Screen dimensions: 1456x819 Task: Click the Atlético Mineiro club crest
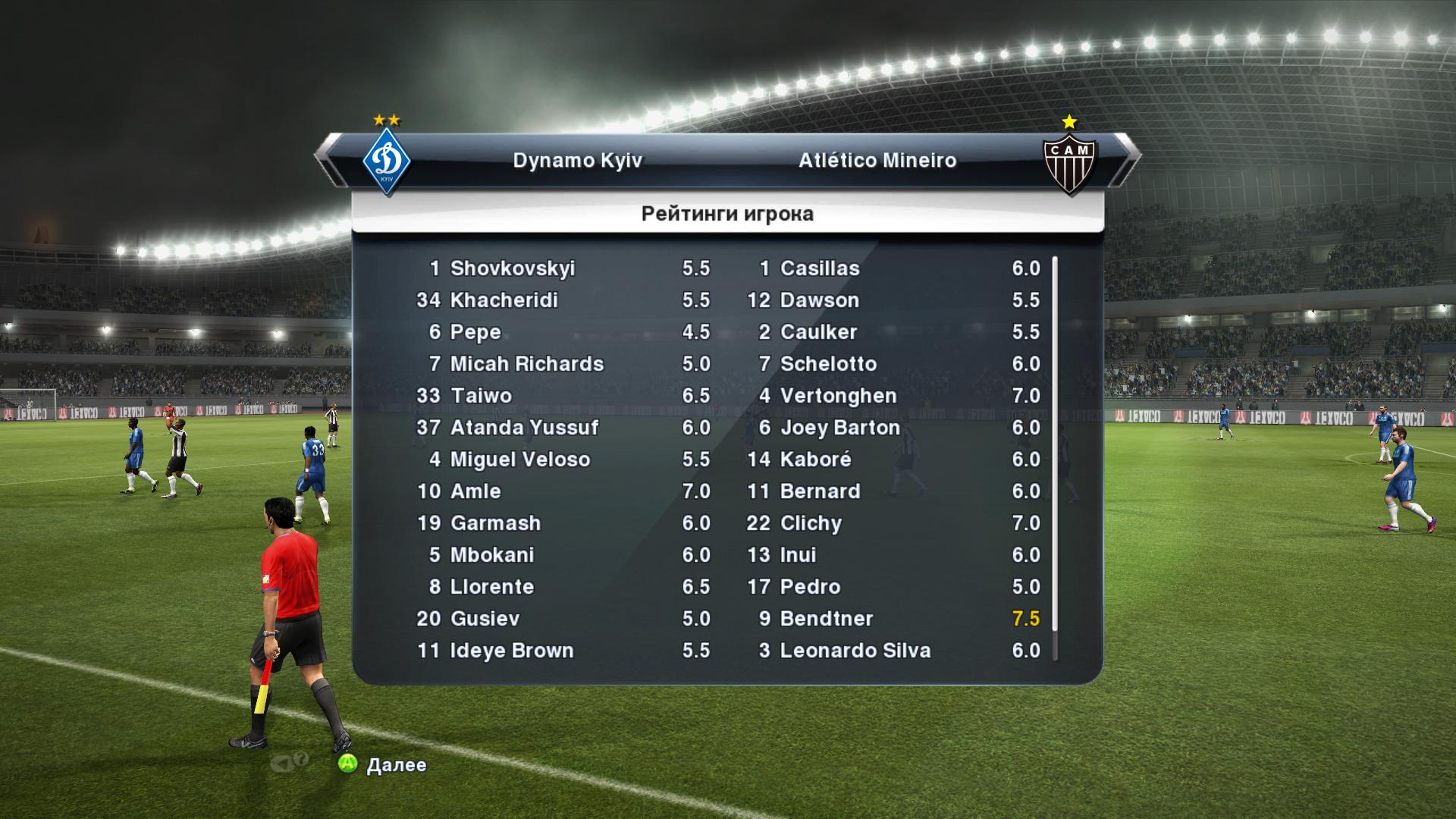(x=1069, y=162)
